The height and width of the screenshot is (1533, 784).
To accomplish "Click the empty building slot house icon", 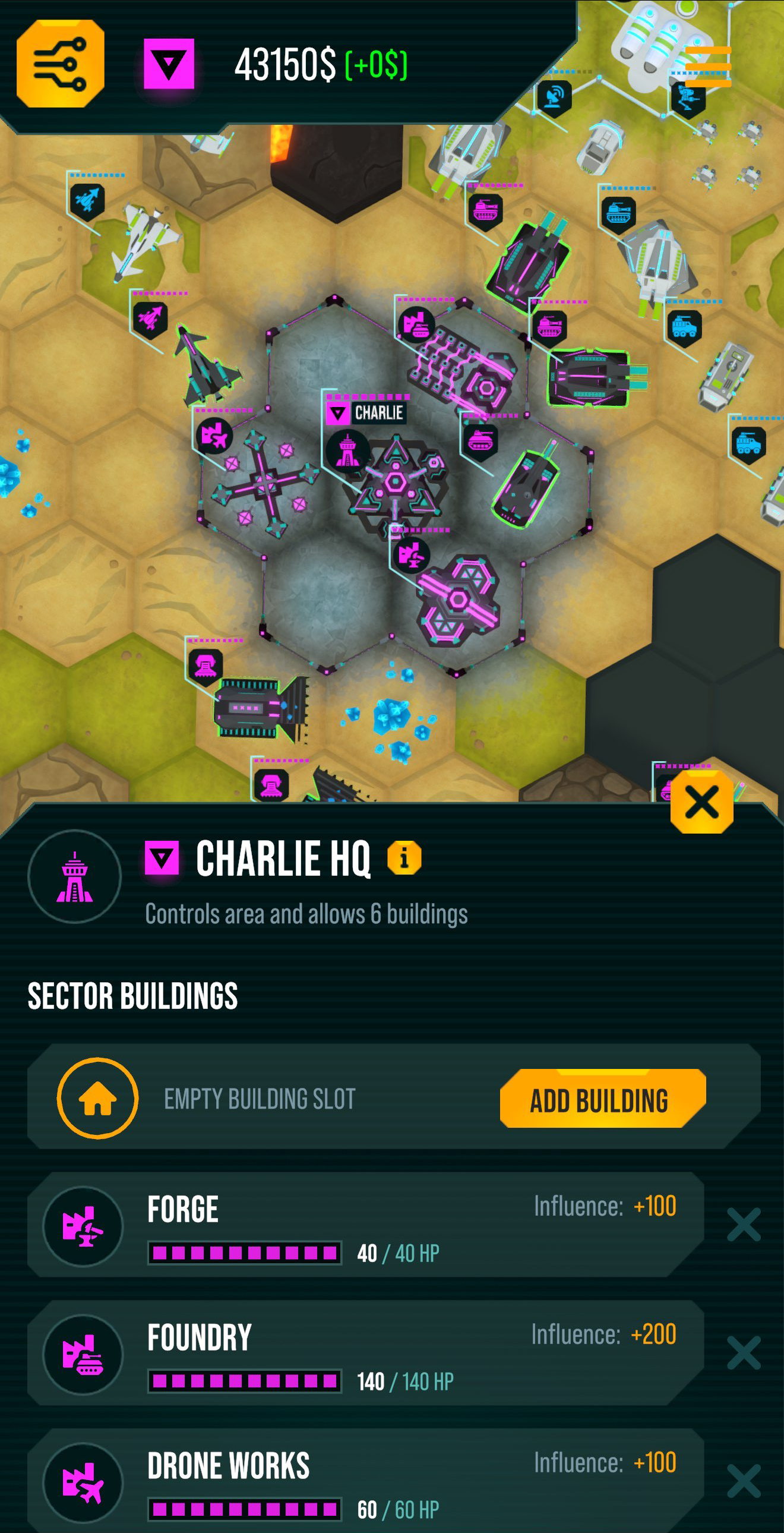I will 97,1099.
